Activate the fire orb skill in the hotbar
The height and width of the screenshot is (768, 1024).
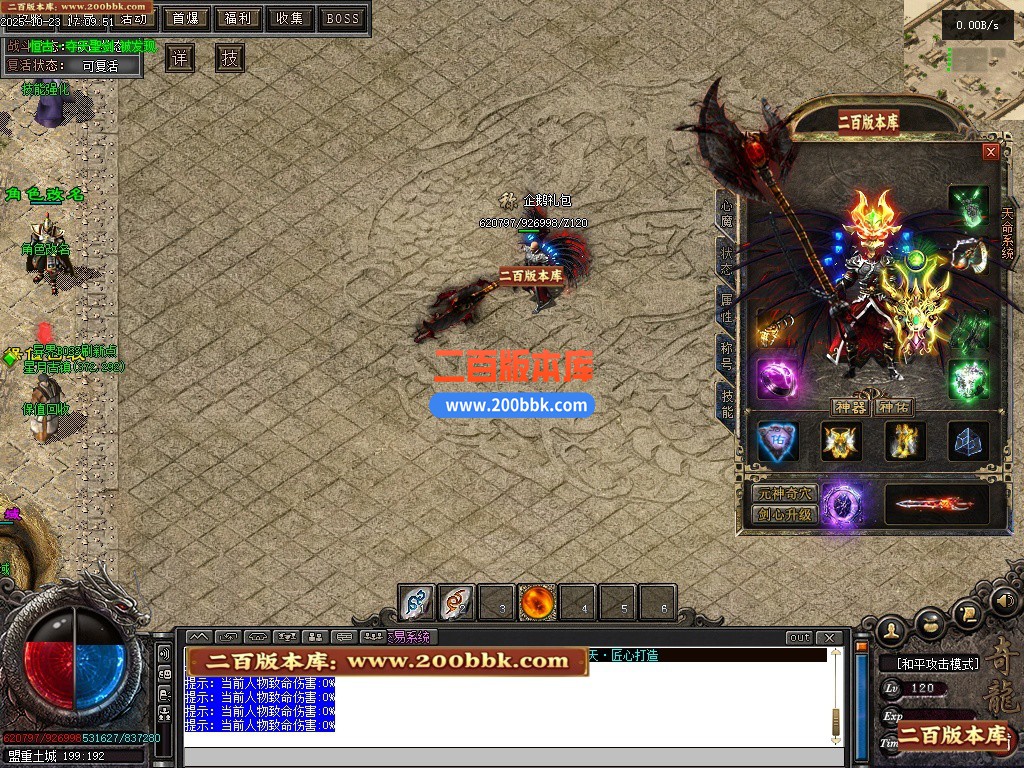pyautogui.click(x=538, y=603)
